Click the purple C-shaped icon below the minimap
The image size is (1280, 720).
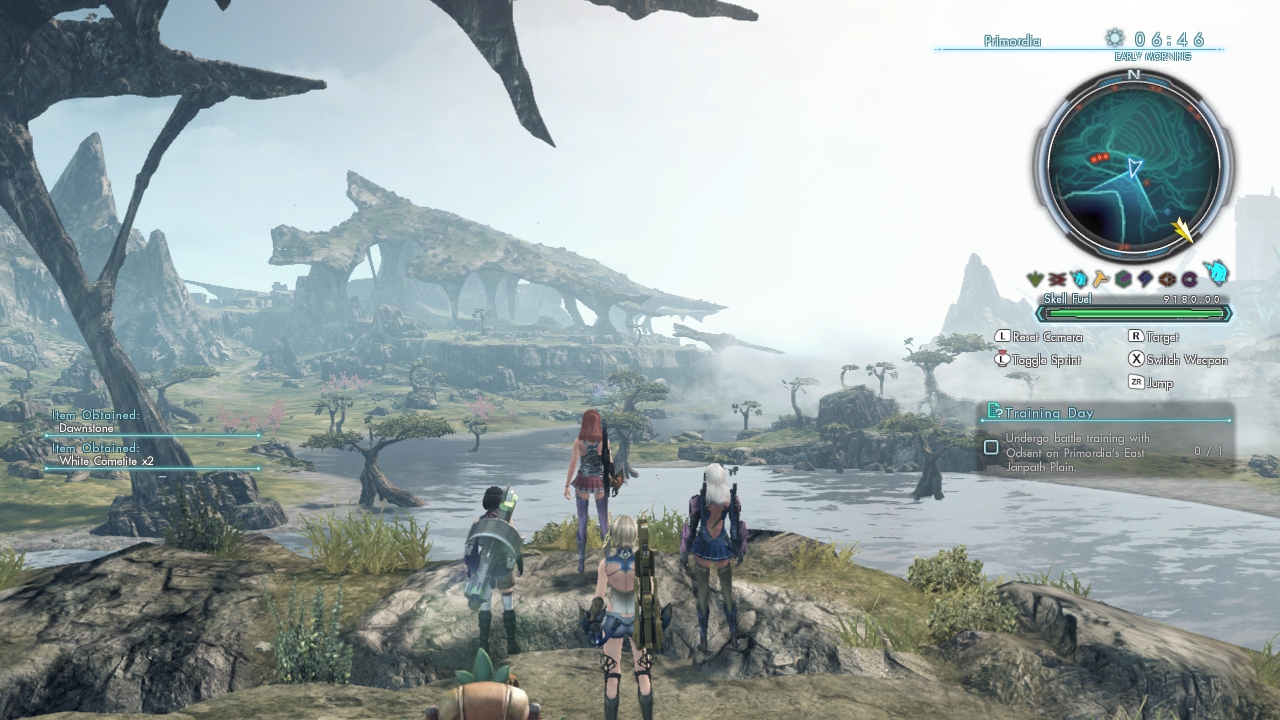point(1190,279)
